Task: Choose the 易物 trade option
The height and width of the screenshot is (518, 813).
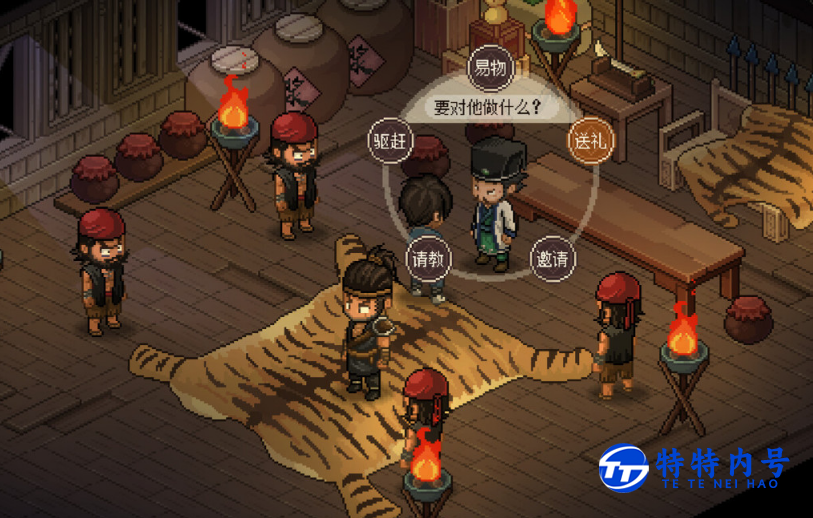Action: pos(490,69)
